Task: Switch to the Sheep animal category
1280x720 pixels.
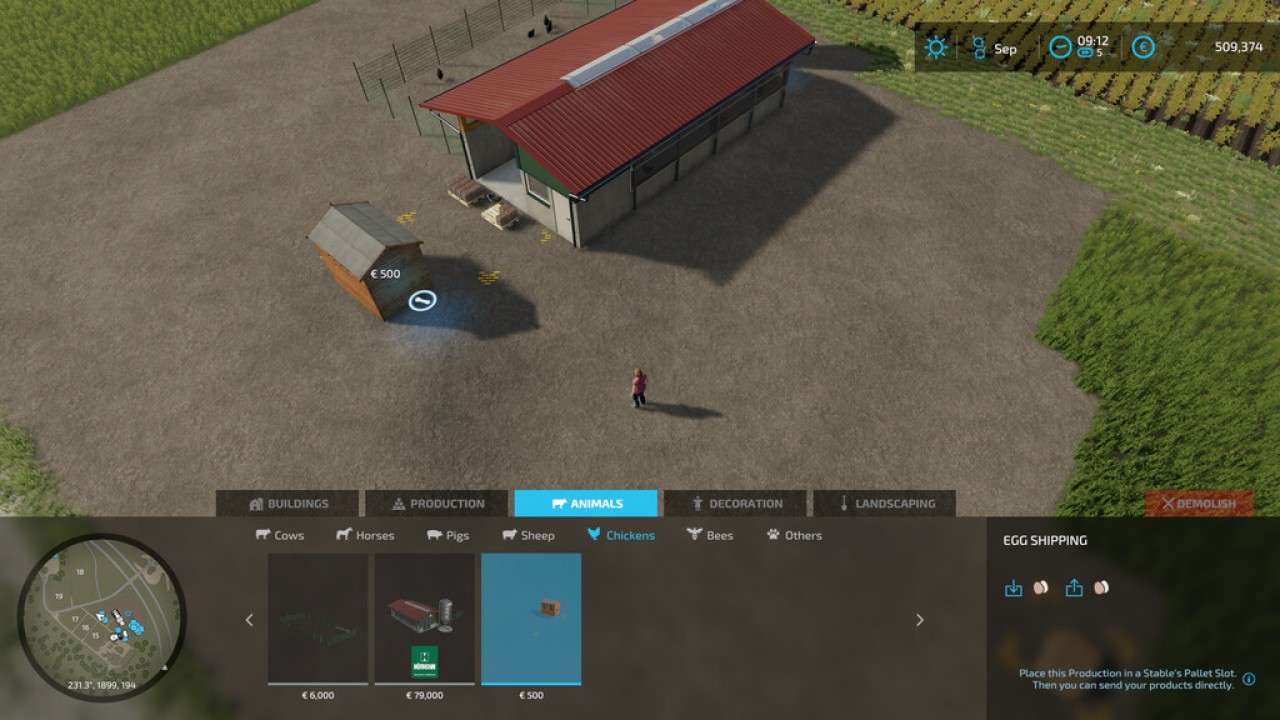Action: [530, 535]
